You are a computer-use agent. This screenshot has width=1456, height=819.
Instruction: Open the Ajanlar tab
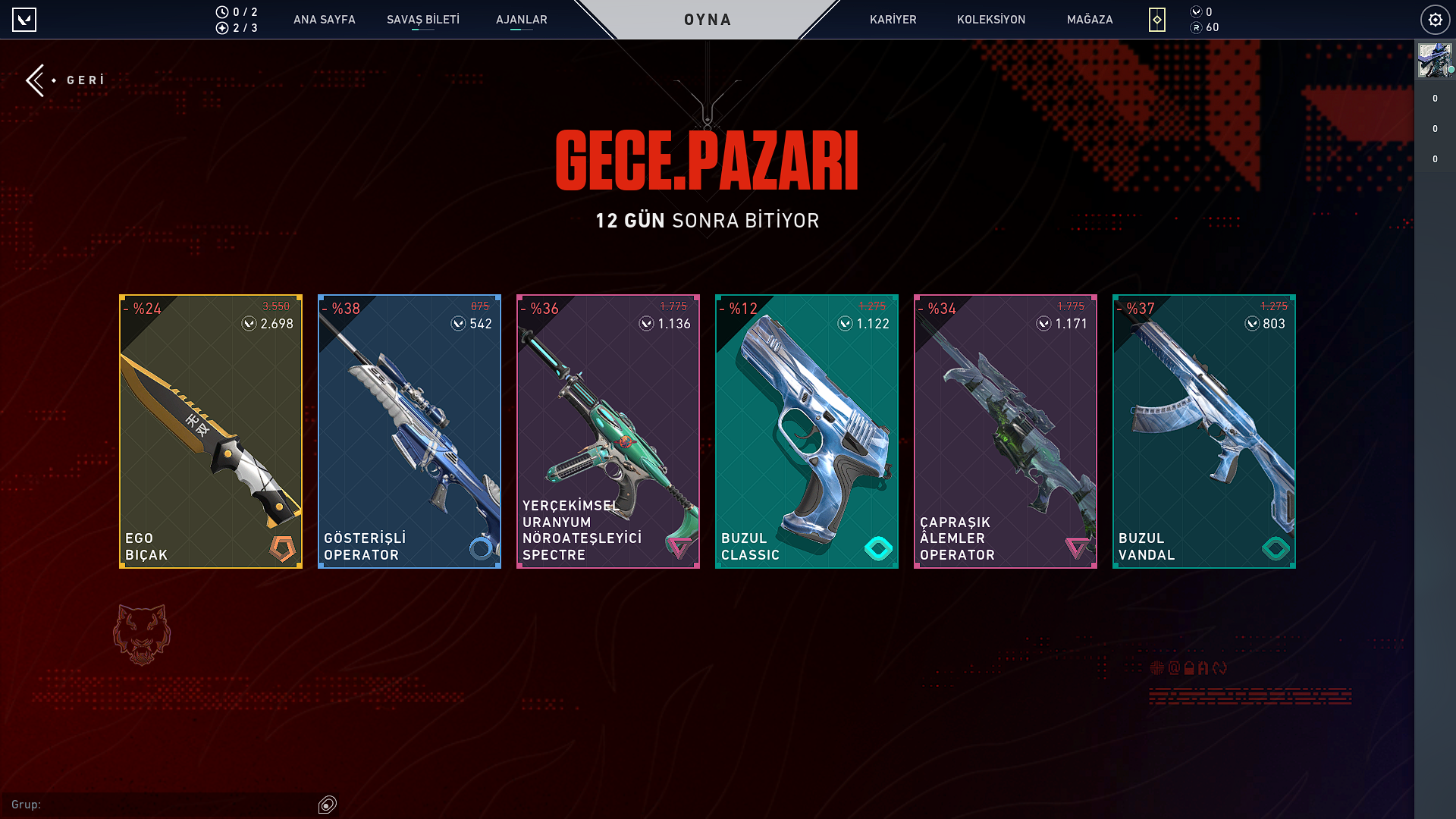click(x=522, y=20)
